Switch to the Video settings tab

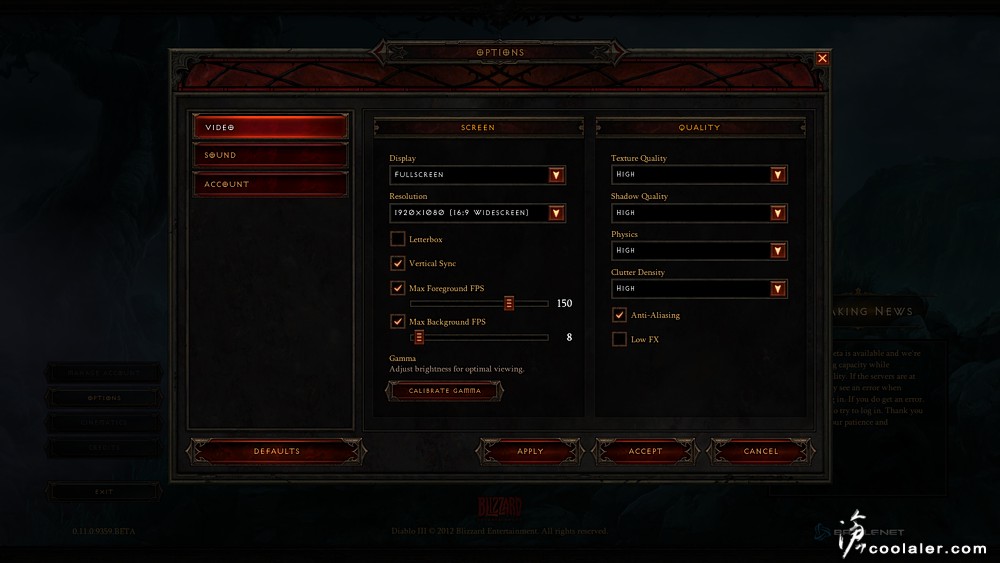(270, 127)
